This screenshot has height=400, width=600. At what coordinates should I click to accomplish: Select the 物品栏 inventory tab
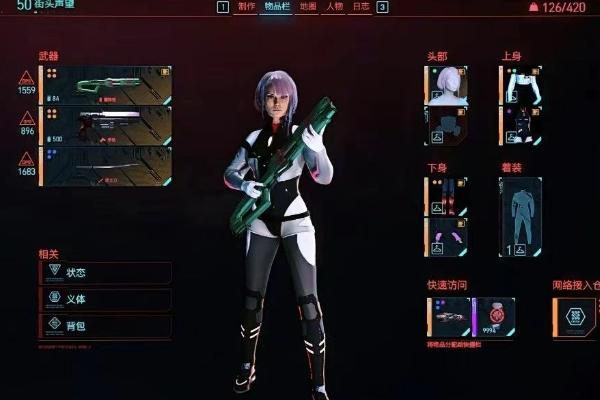coord(278,7)
